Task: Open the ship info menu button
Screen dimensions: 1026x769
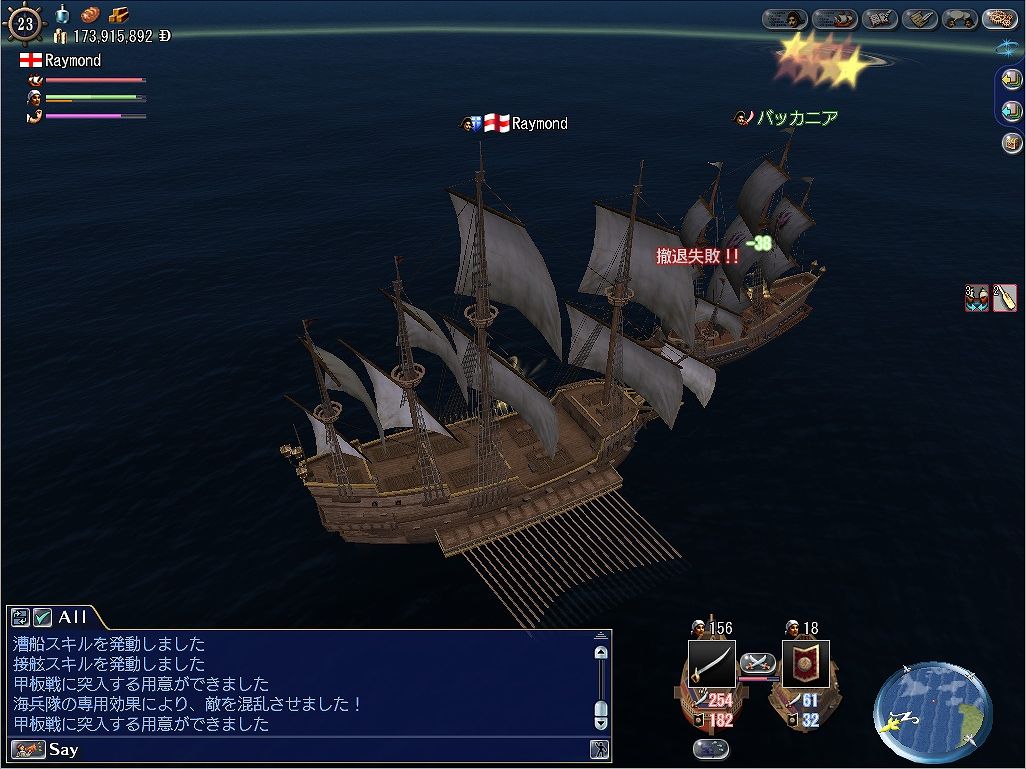Action: [834, 19]
